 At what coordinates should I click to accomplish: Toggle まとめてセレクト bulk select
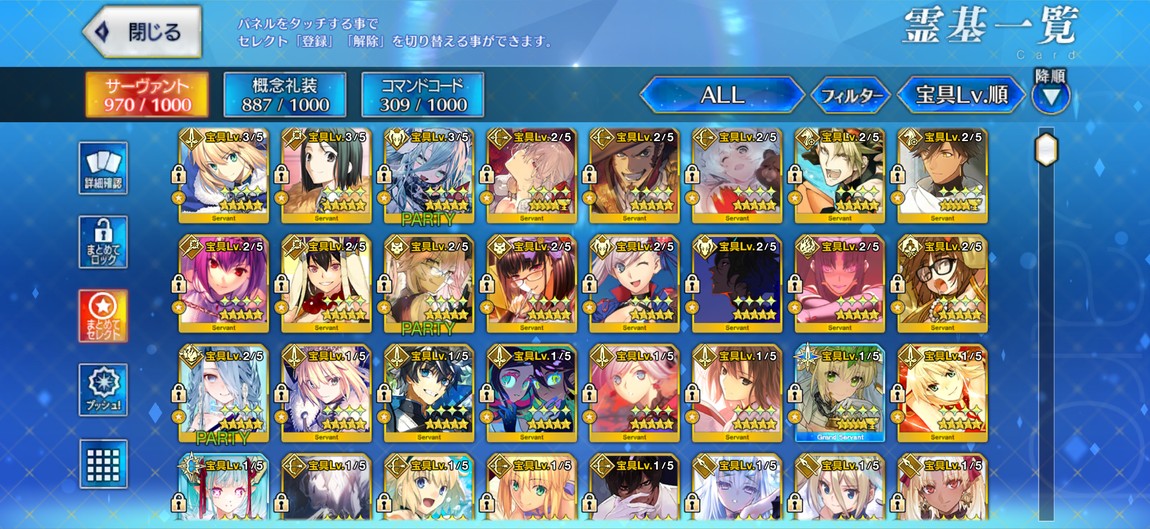(103, 316)
